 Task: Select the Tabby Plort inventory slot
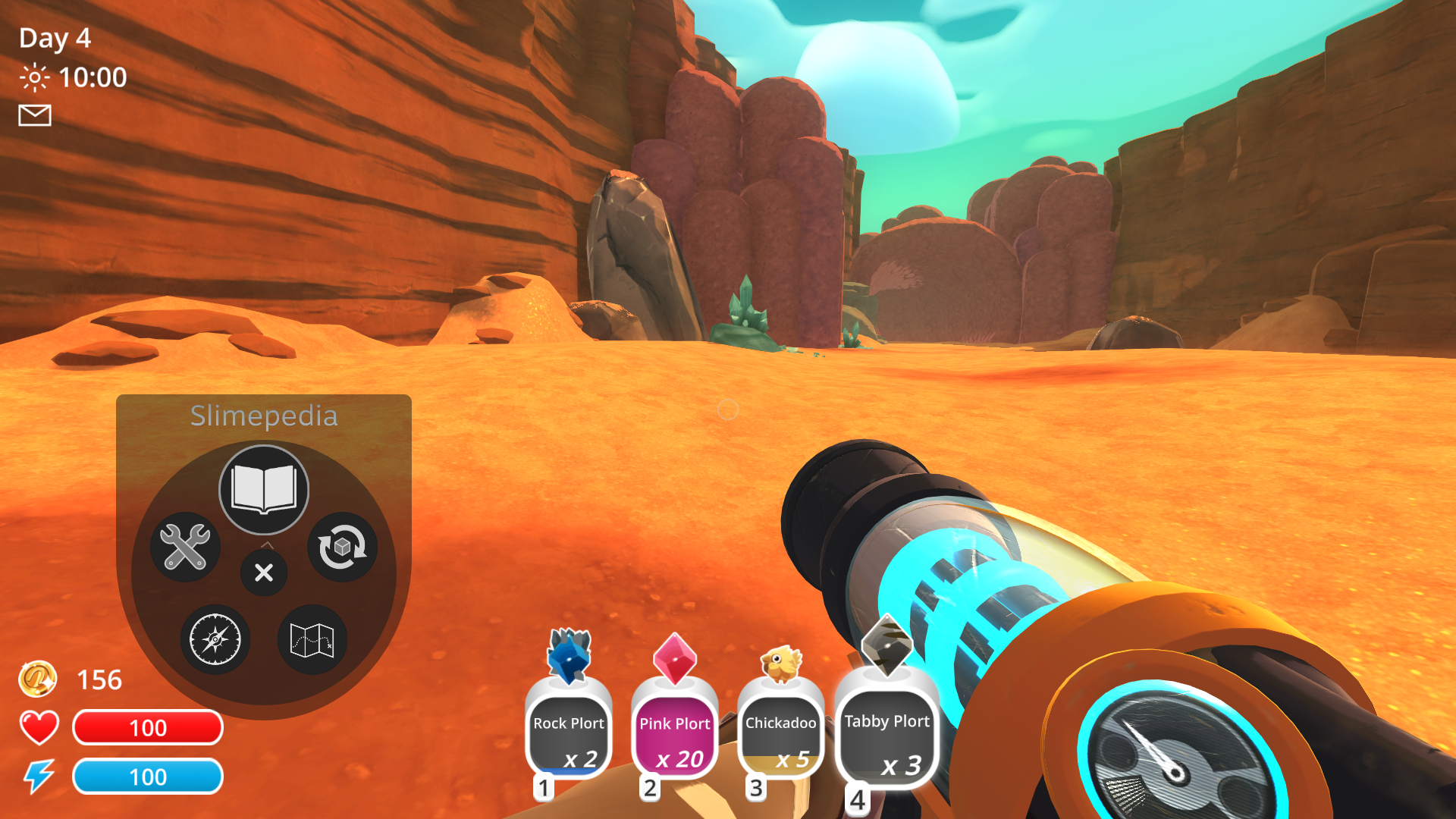[886, 732]
